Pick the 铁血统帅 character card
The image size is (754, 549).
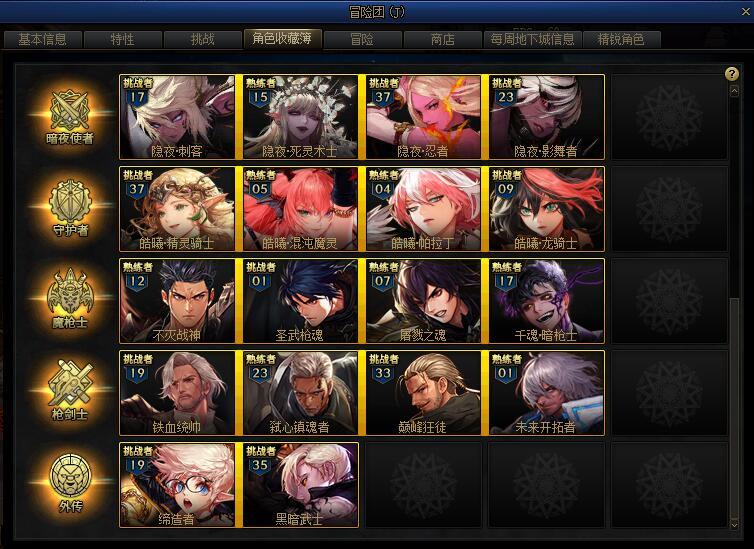(177, 393)
